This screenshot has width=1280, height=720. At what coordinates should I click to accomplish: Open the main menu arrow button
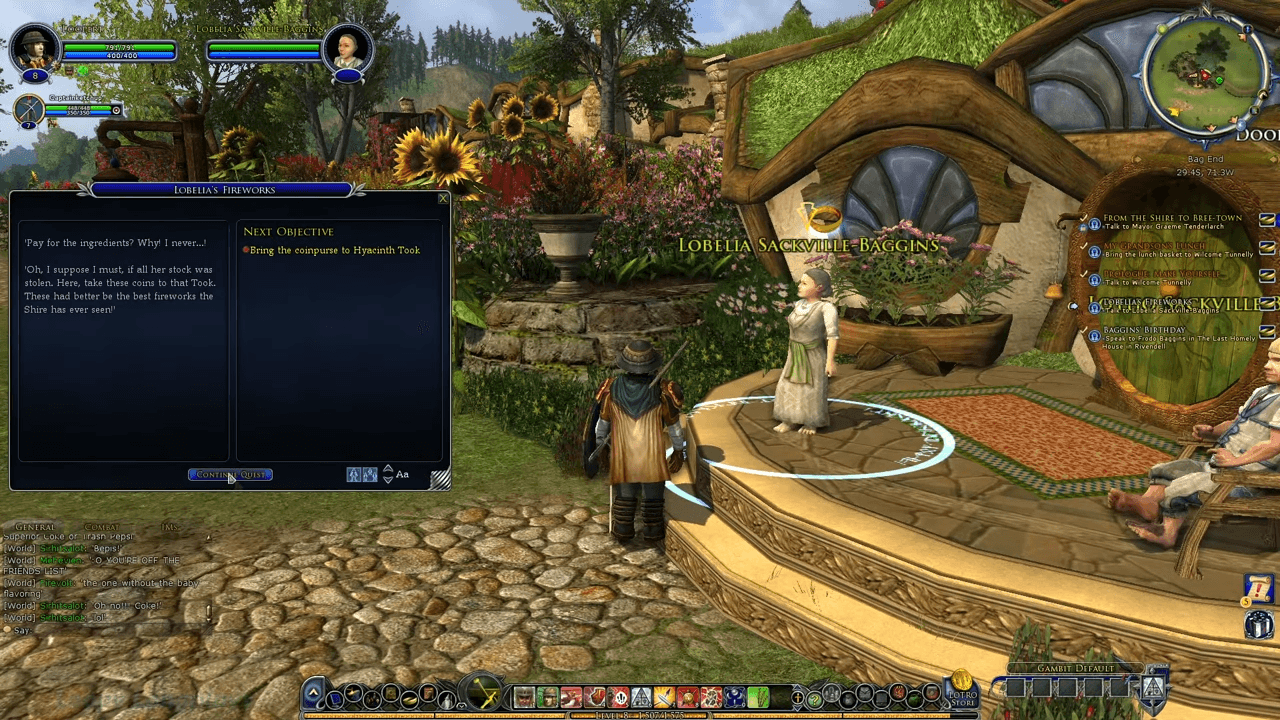[313, 693]
